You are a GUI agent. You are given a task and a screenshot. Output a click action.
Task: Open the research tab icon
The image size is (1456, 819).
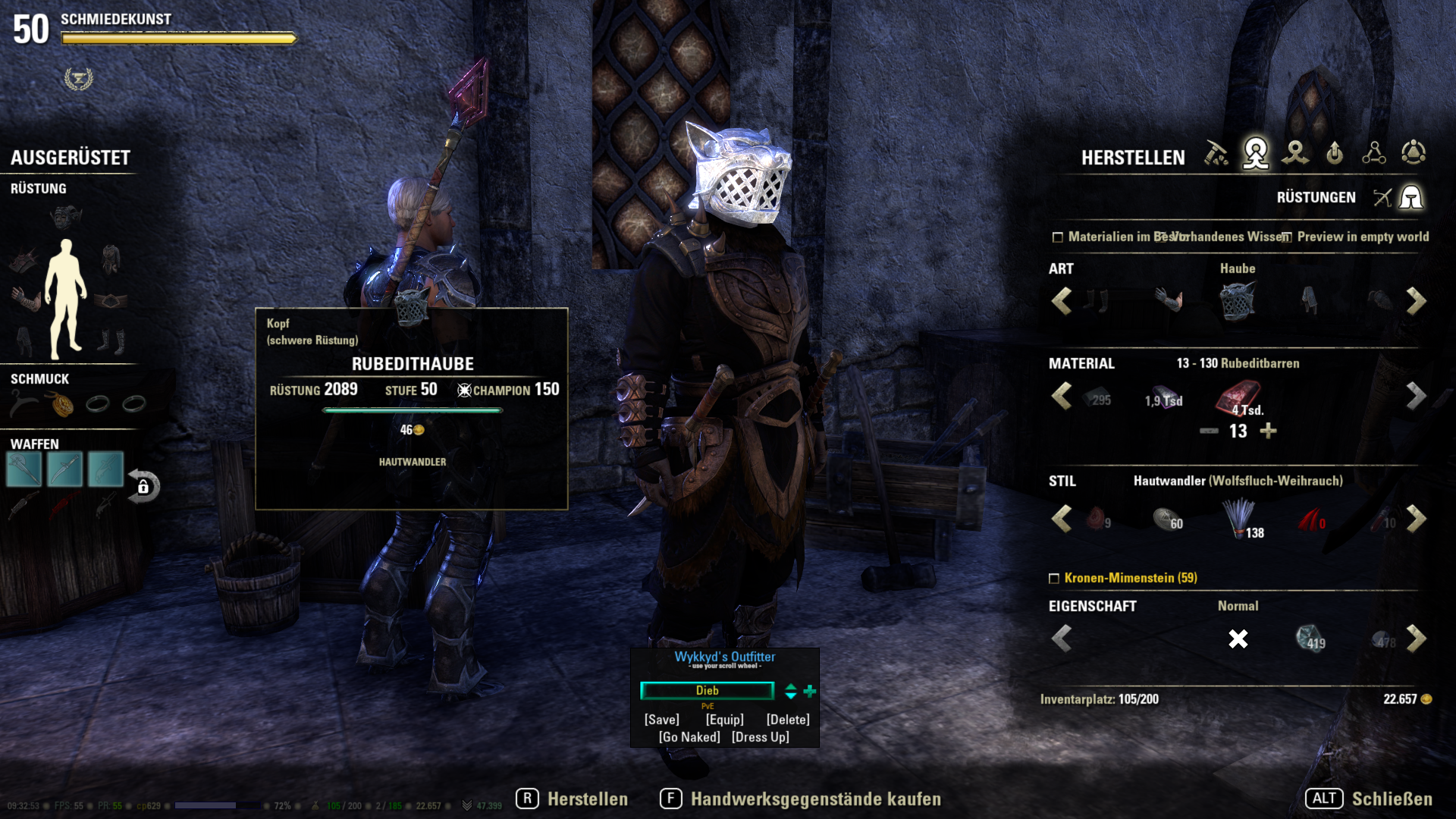click(x=1373, y=154)
